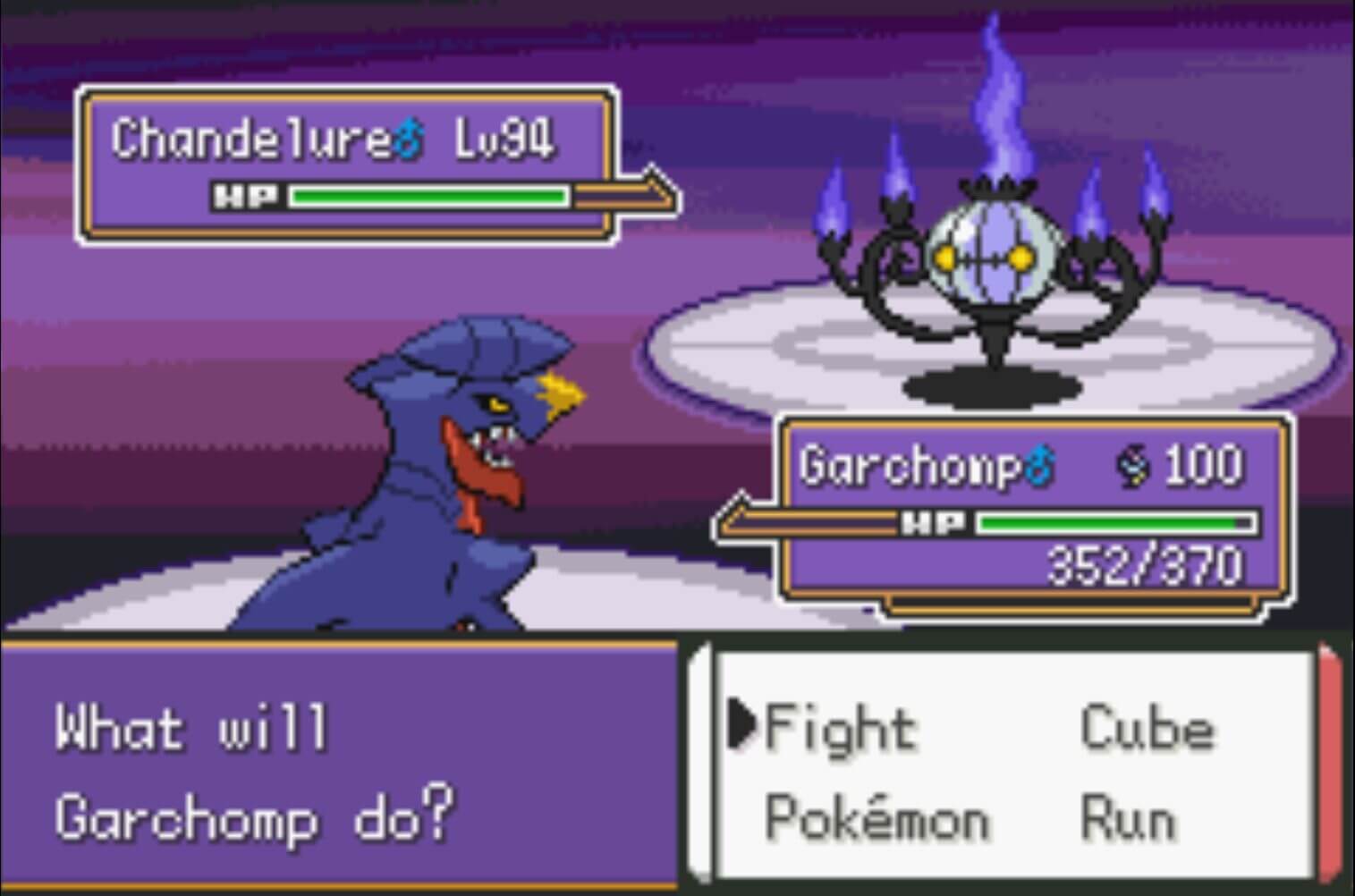The image size is (1355, 896).
Task: Click the red scrollbar edge of the command menu
Action: coord(1330,765)
